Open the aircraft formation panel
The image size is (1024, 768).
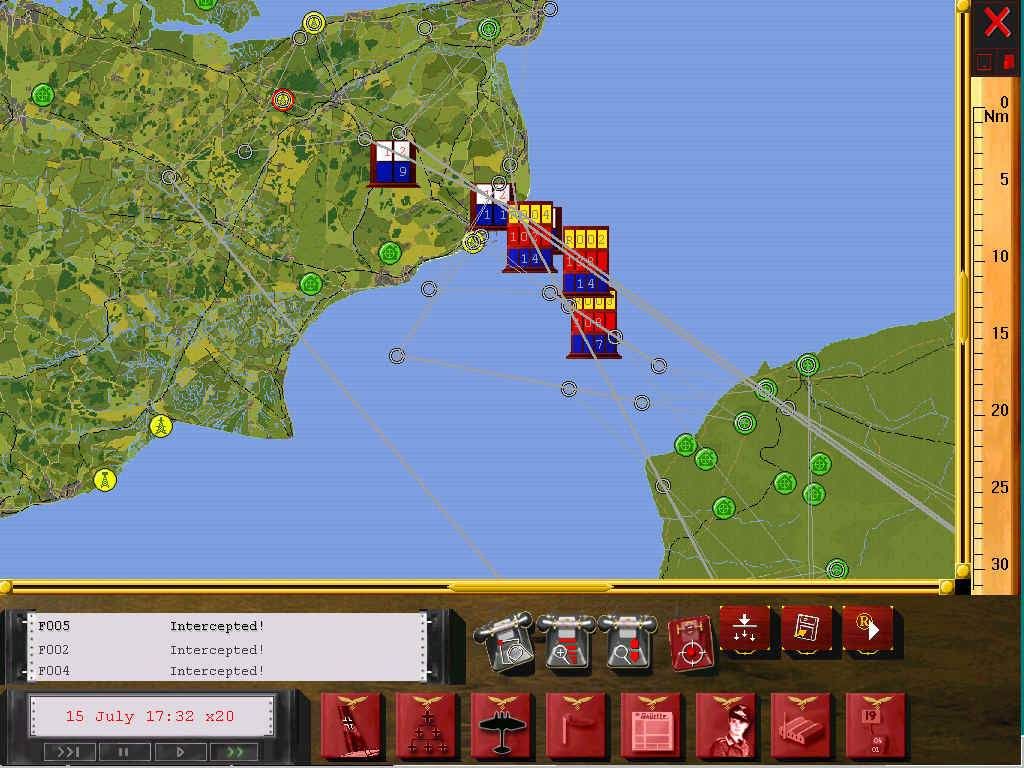pos(426,726)
